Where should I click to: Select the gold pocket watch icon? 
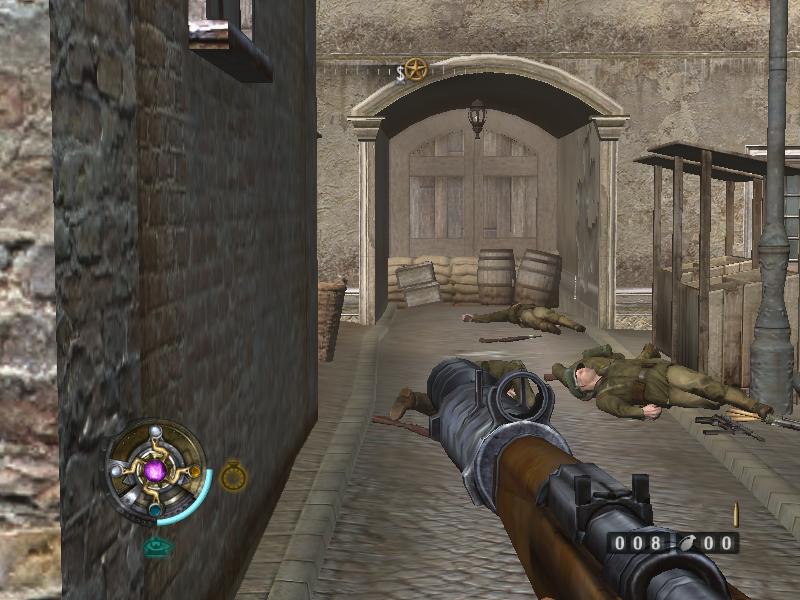coord(233,476)
